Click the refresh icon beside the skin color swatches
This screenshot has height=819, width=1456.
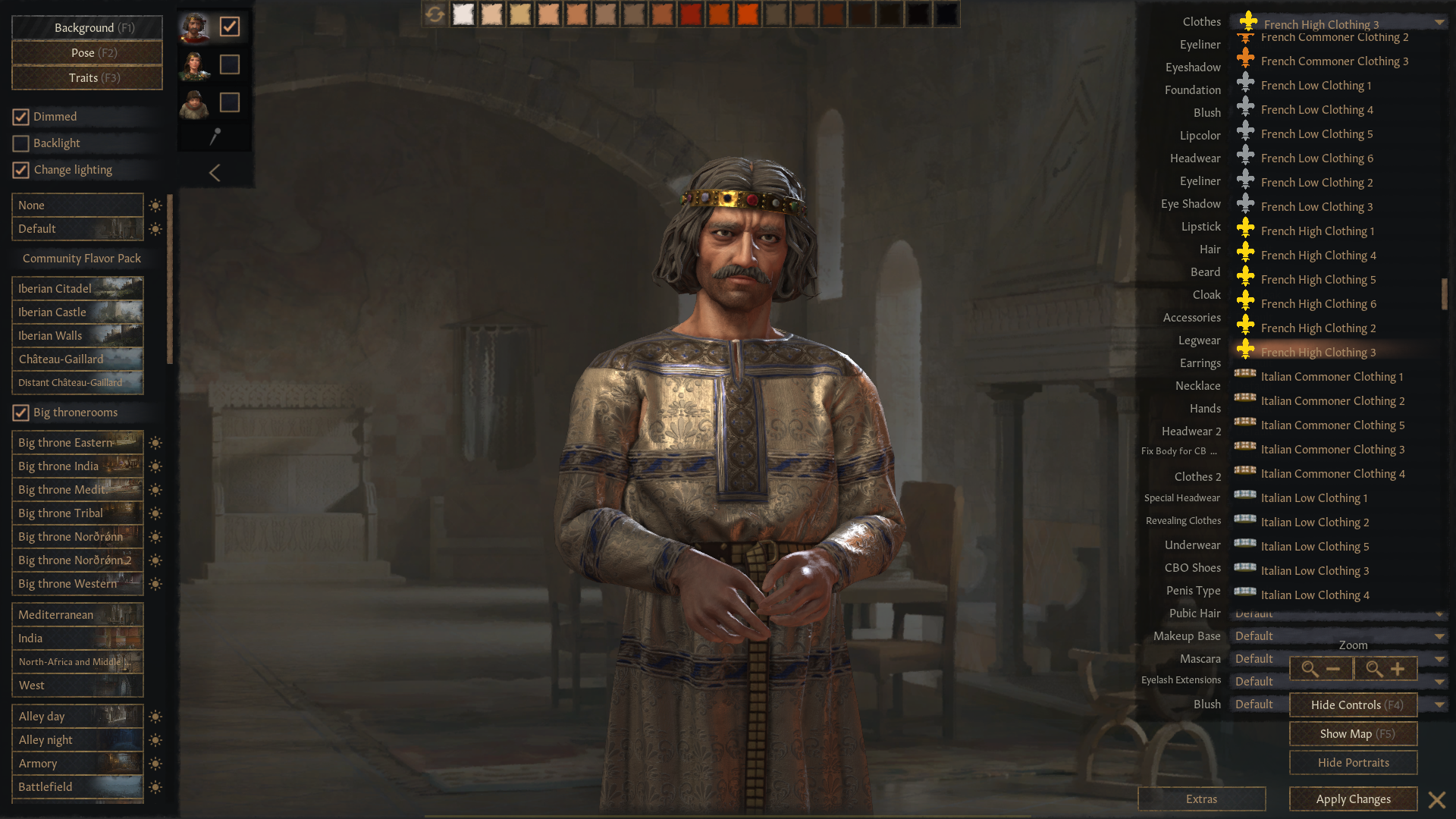click(435, 14)
